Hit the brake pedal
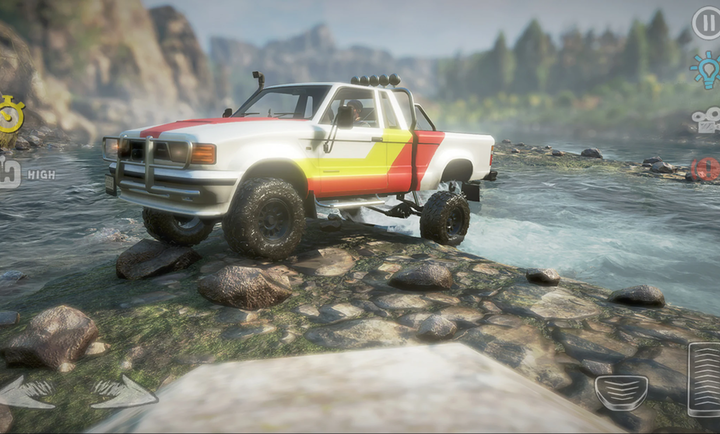The width and height of the screenshot is (720, 434). [621, 392]
